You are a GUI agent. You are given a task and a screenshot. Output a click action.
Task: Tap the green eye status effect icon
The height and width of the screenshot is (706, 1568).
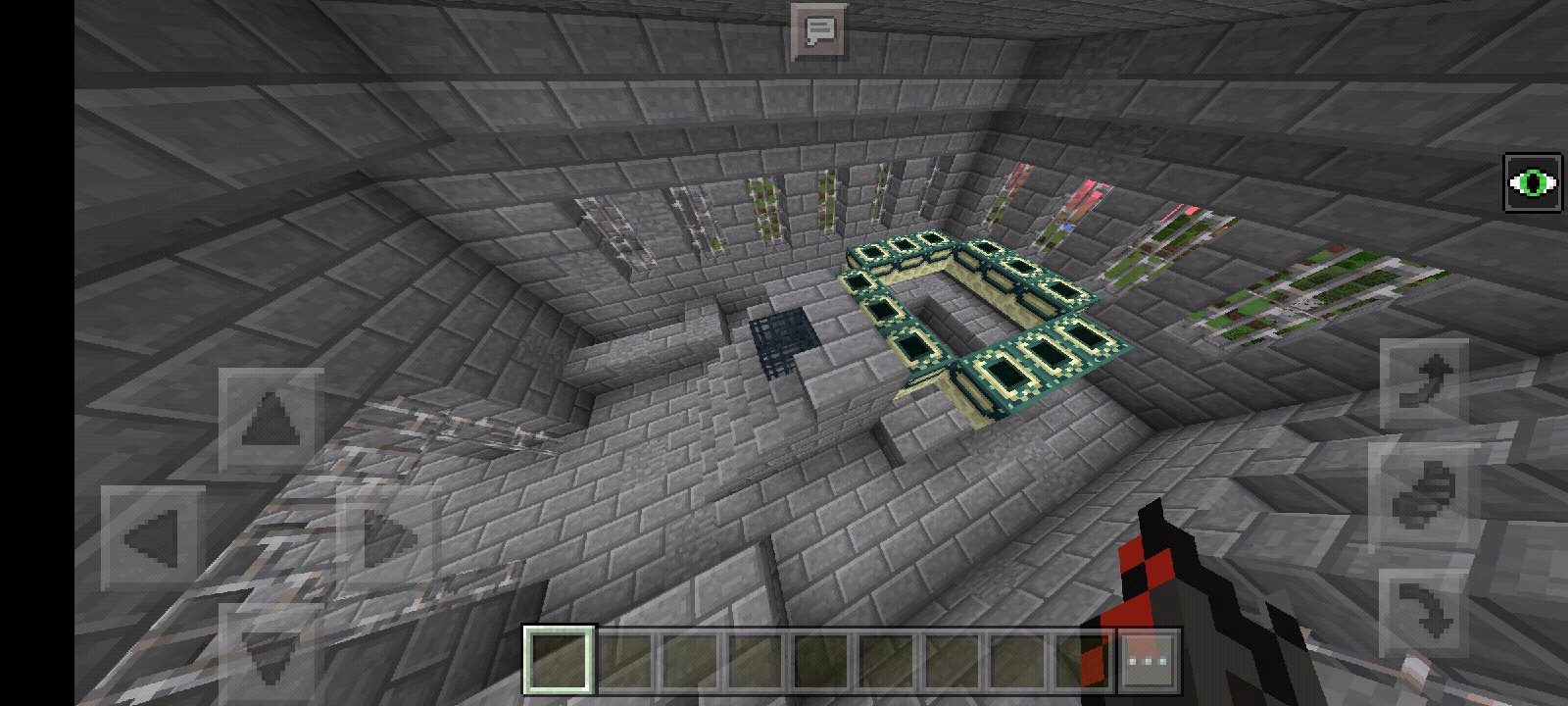tap(1533, 182)
